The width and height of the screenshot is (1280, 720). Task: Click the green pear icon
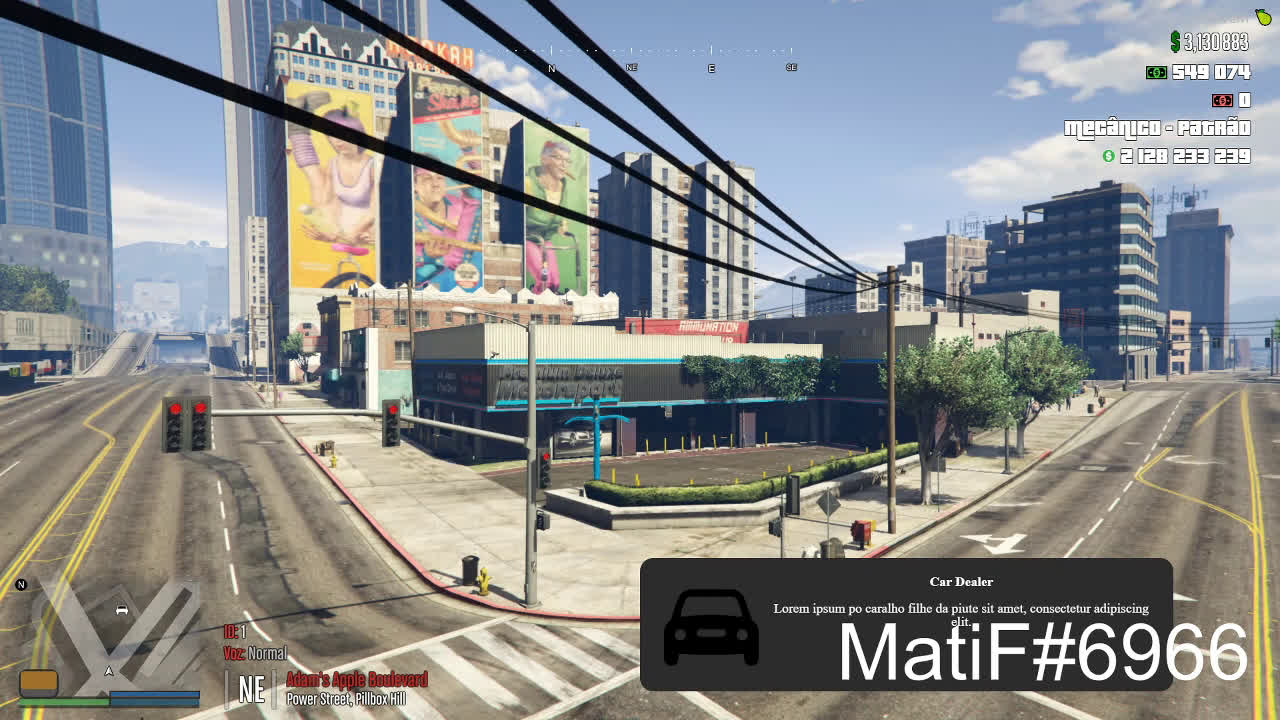click(1263, 17)
